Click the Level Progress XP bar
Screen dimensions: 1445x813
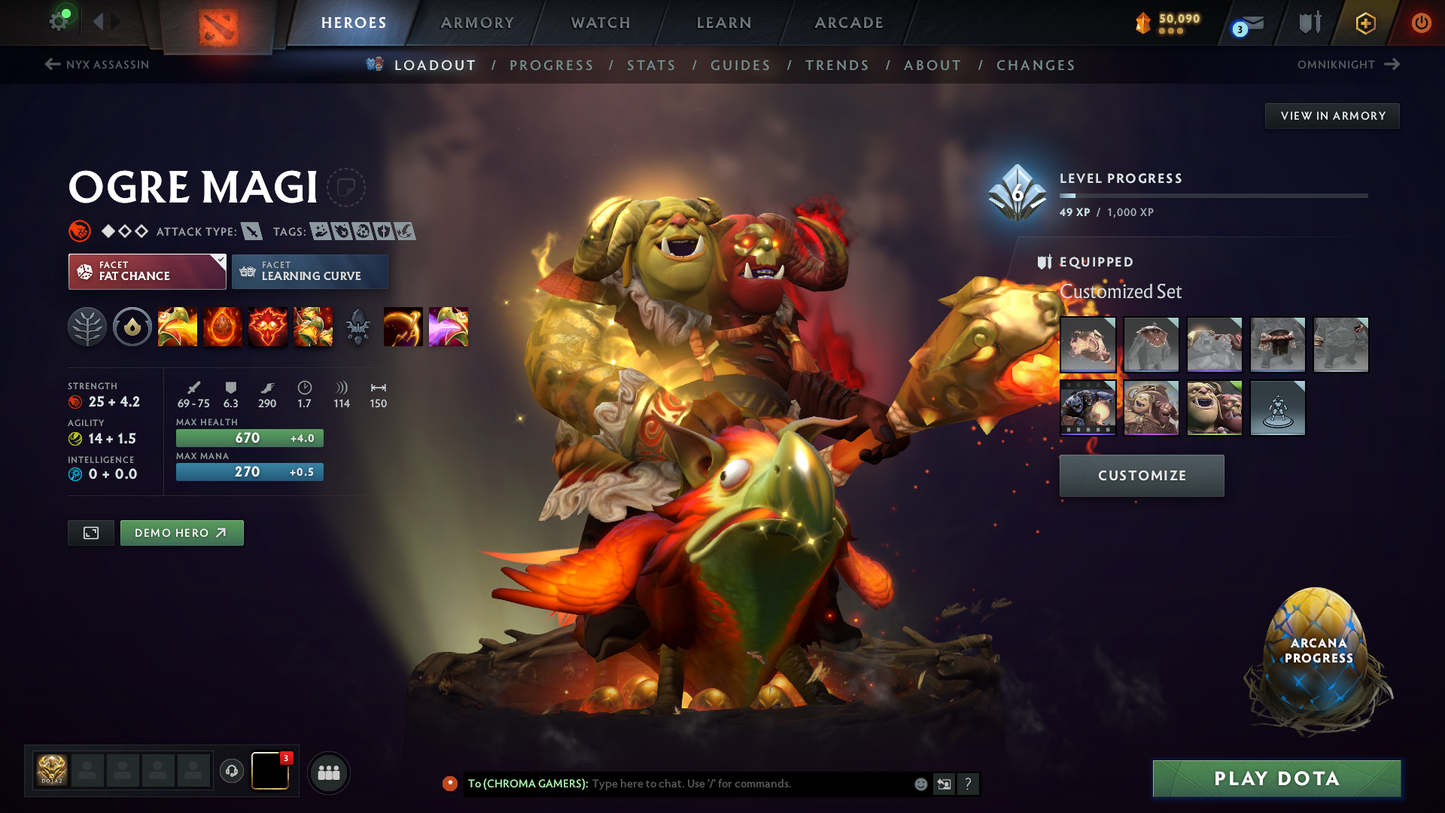[x=1213, y=195]
